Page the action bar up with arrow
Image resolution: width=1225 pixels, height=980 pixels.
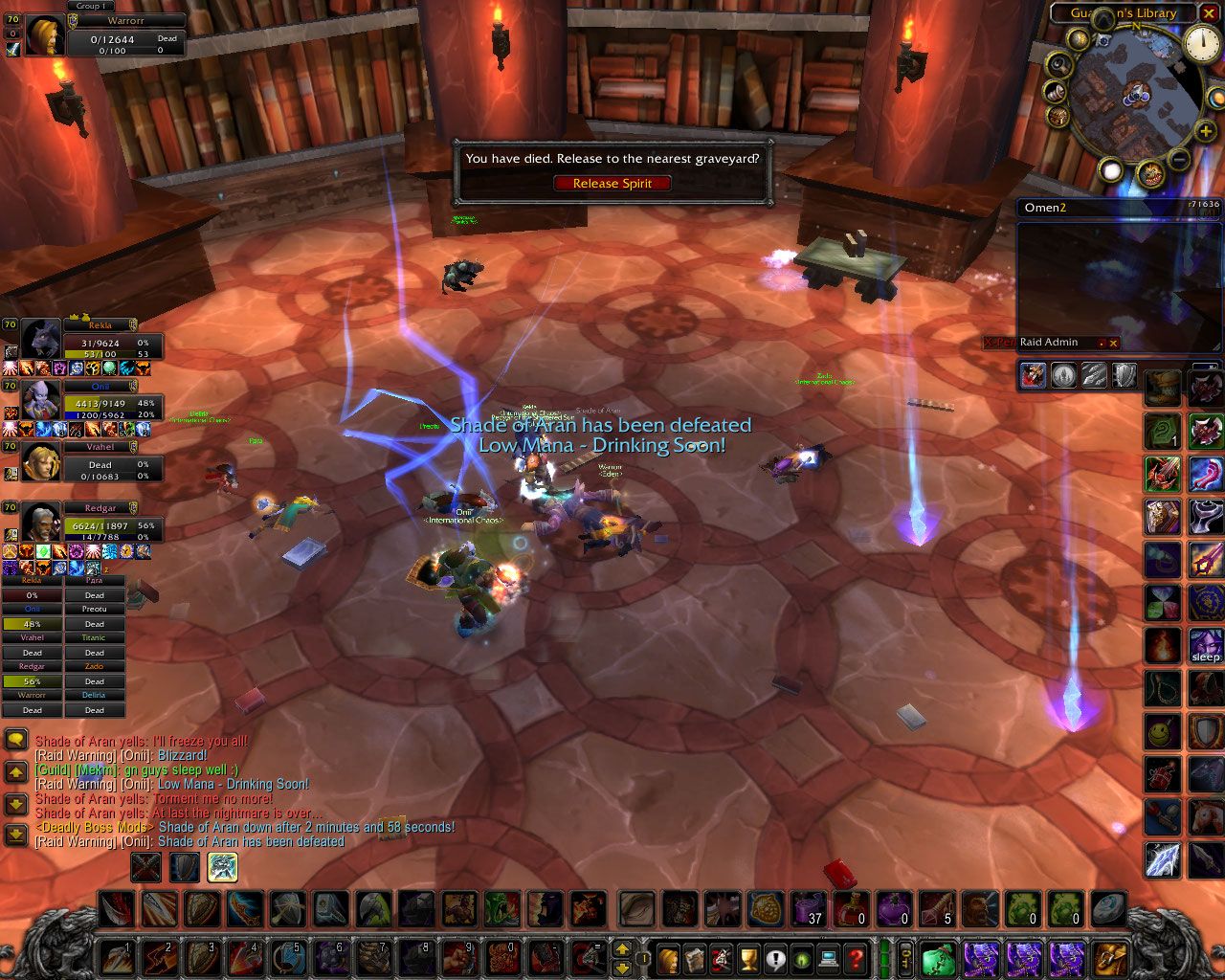coord(622,948)
